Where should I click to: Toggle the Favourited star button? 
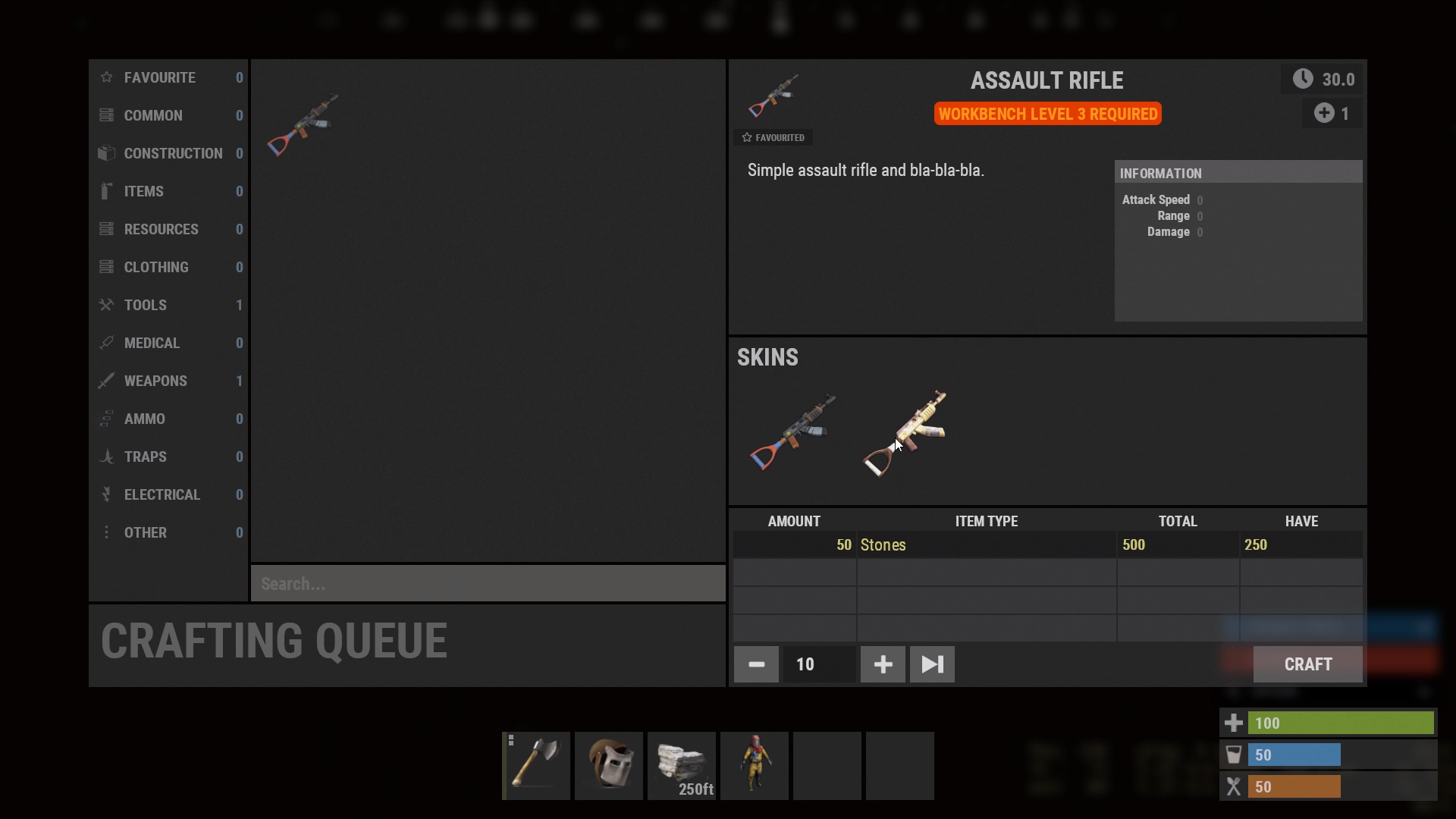(773, 138)
